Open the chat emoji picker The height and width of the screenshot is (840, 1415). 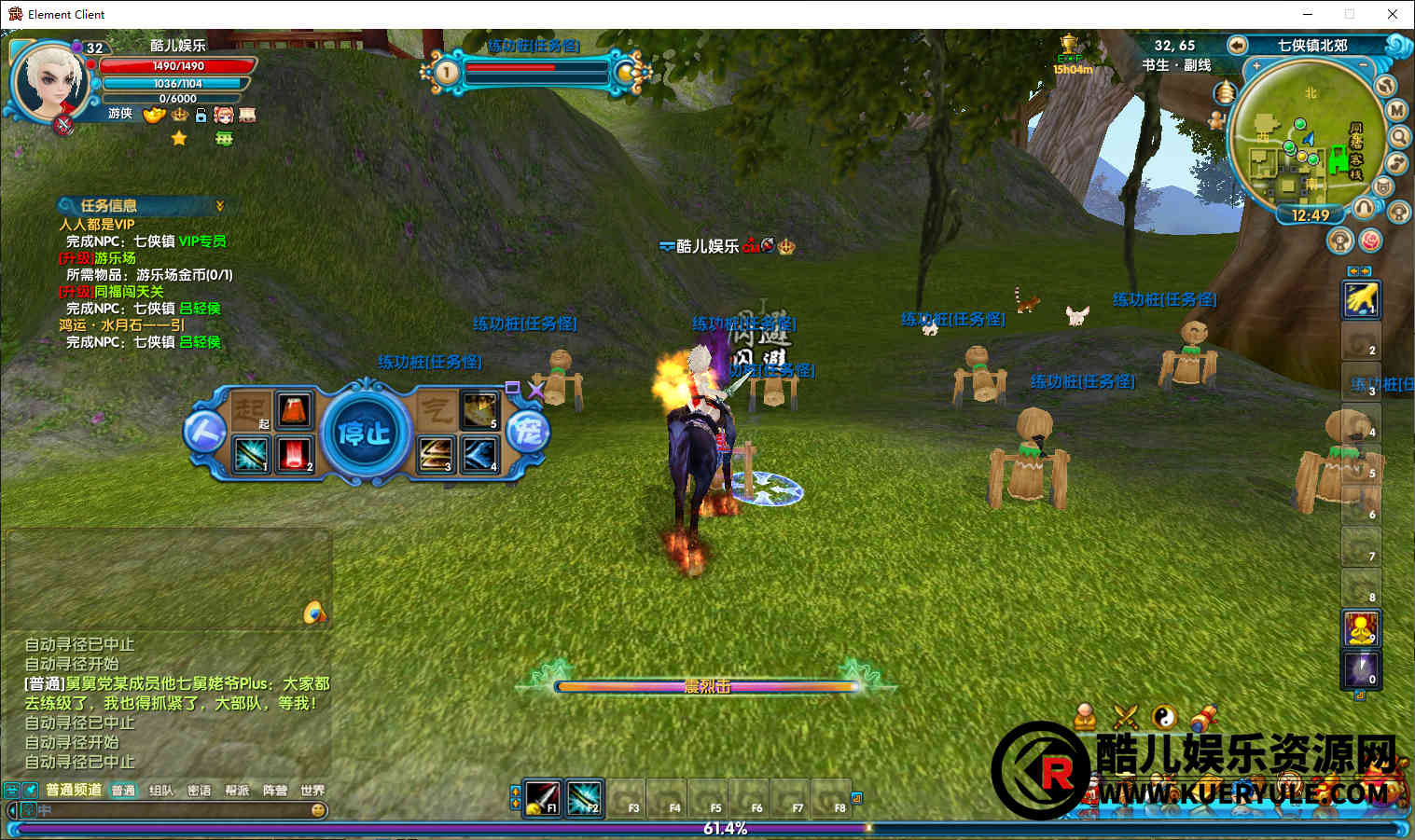318,810
